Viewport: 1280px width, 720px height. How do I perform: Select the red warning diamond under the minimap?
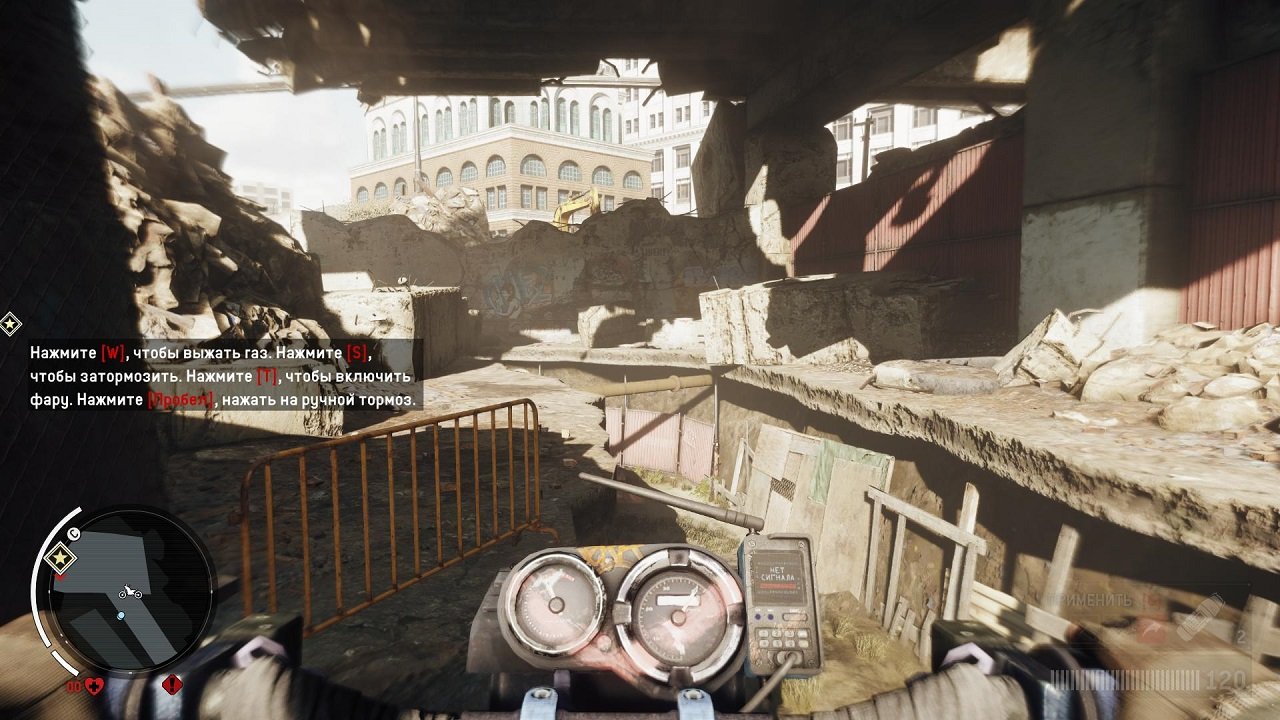(x=171, y=683)
